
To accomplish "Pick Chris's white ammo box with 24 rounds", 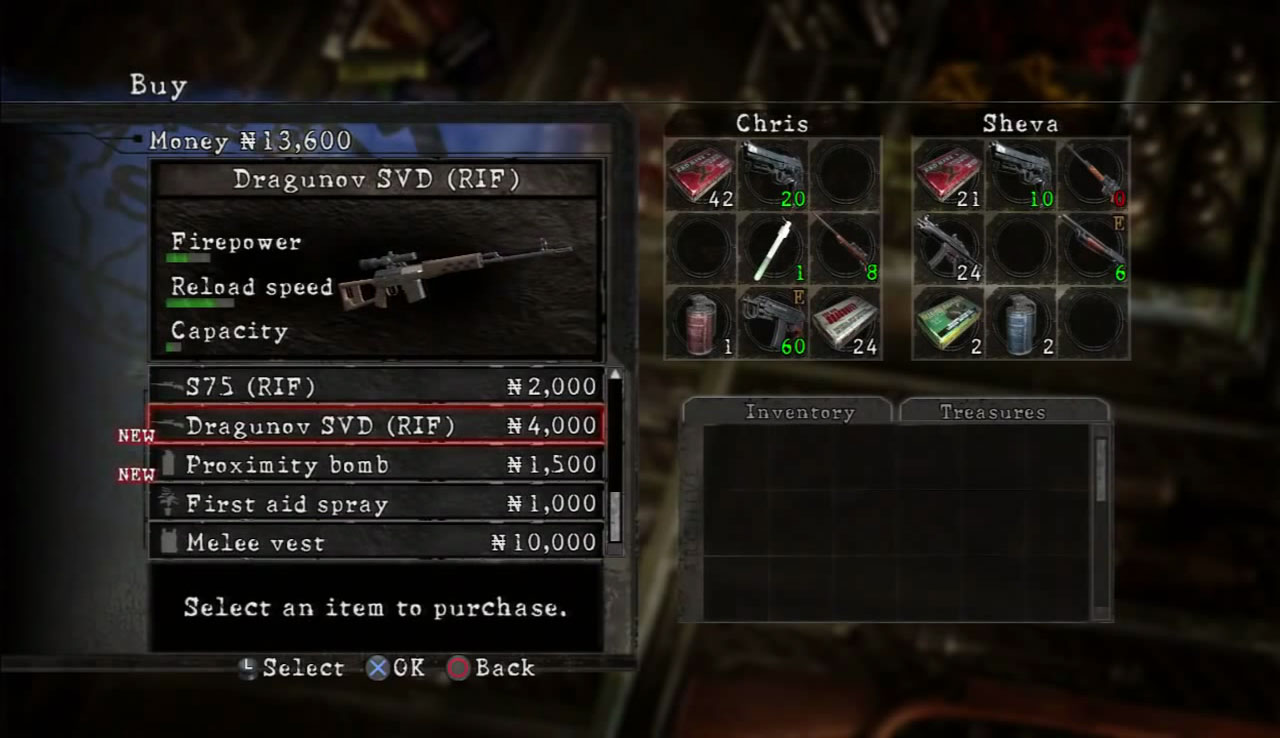I will [x=845, y=322].
